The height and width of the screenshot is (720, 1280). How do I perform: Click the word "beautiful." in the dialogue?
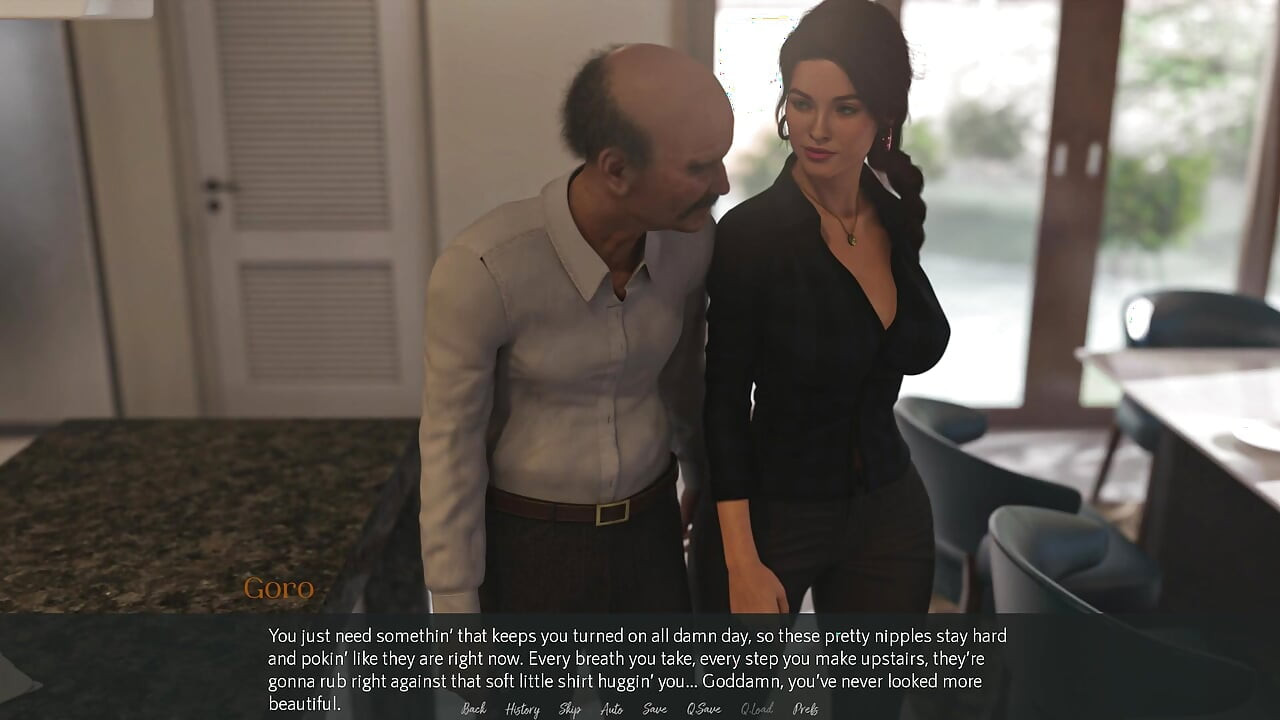pyautogui.click(x=303, y=703)
